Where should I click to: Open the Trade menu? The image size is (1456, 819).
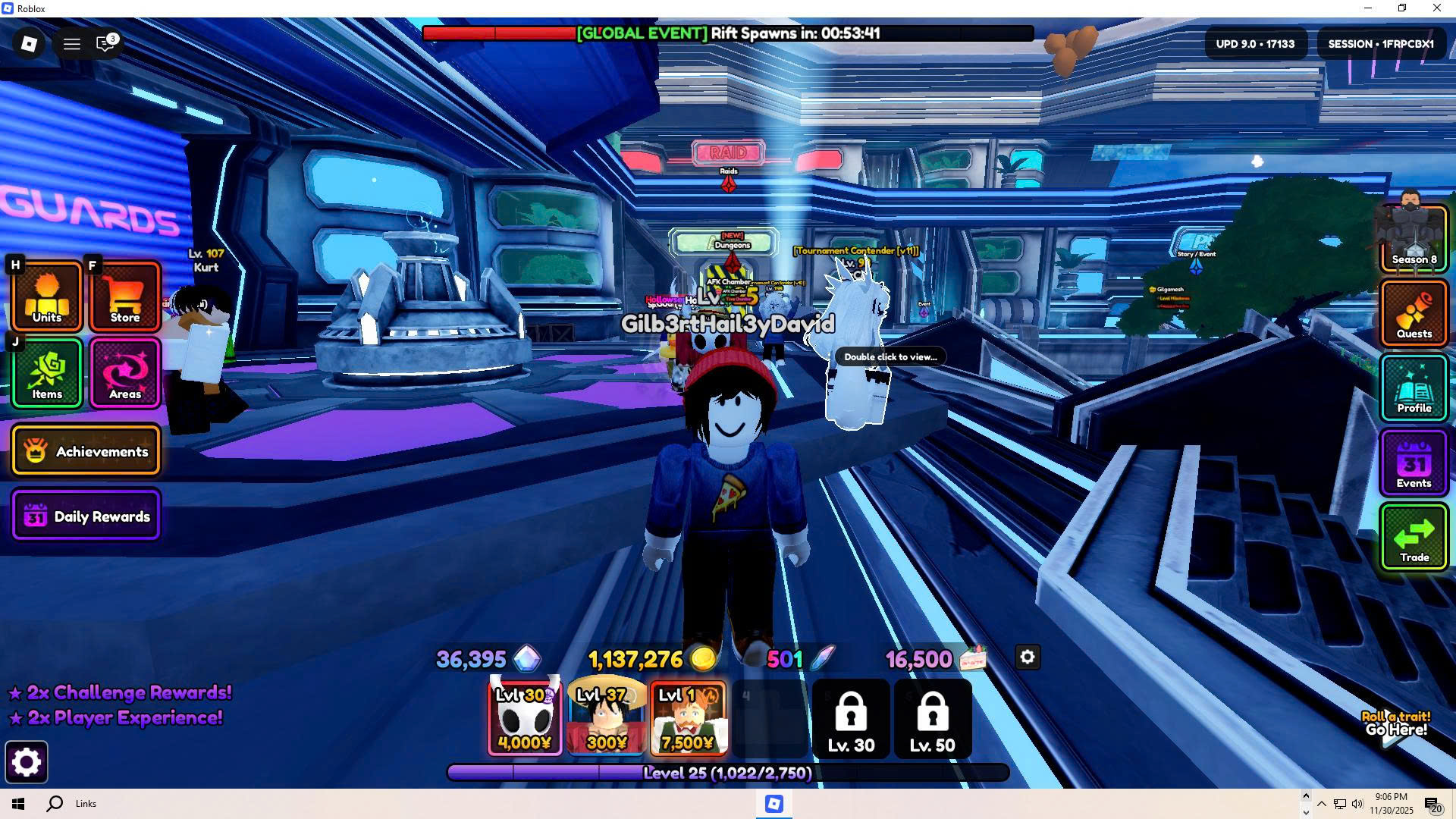1414,537
